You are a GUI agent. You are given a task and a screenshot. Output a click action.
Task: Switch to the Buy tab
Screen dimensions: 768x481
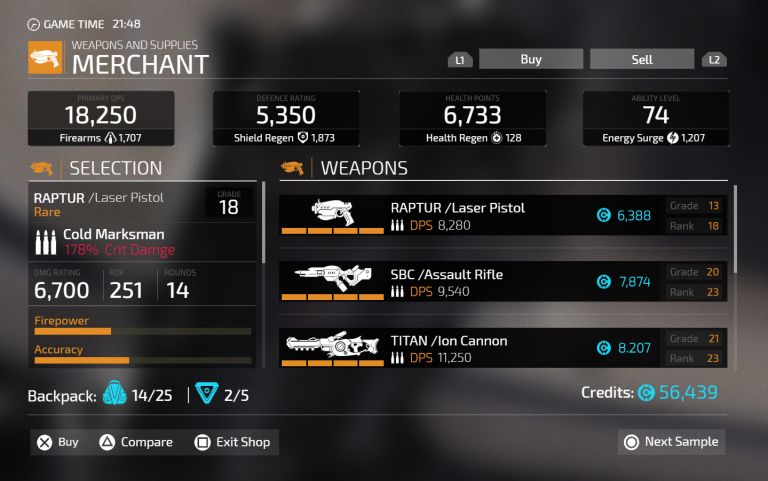click(530, 60)
